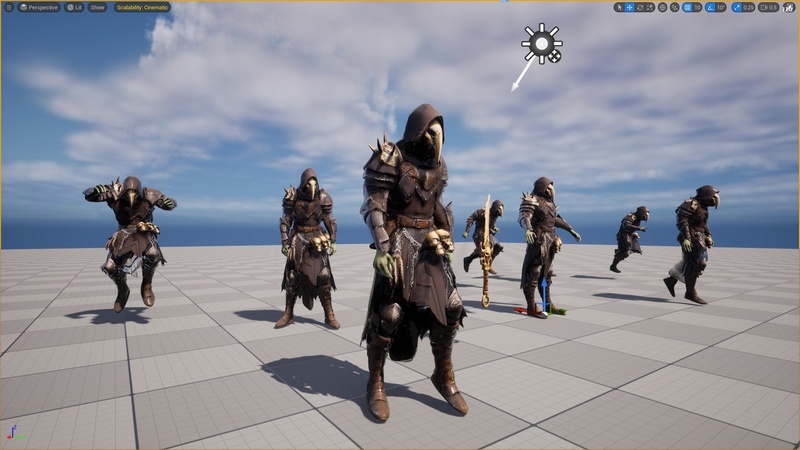
Task: Toggle rotation angle snapping
Action: (x=711, y=7)
